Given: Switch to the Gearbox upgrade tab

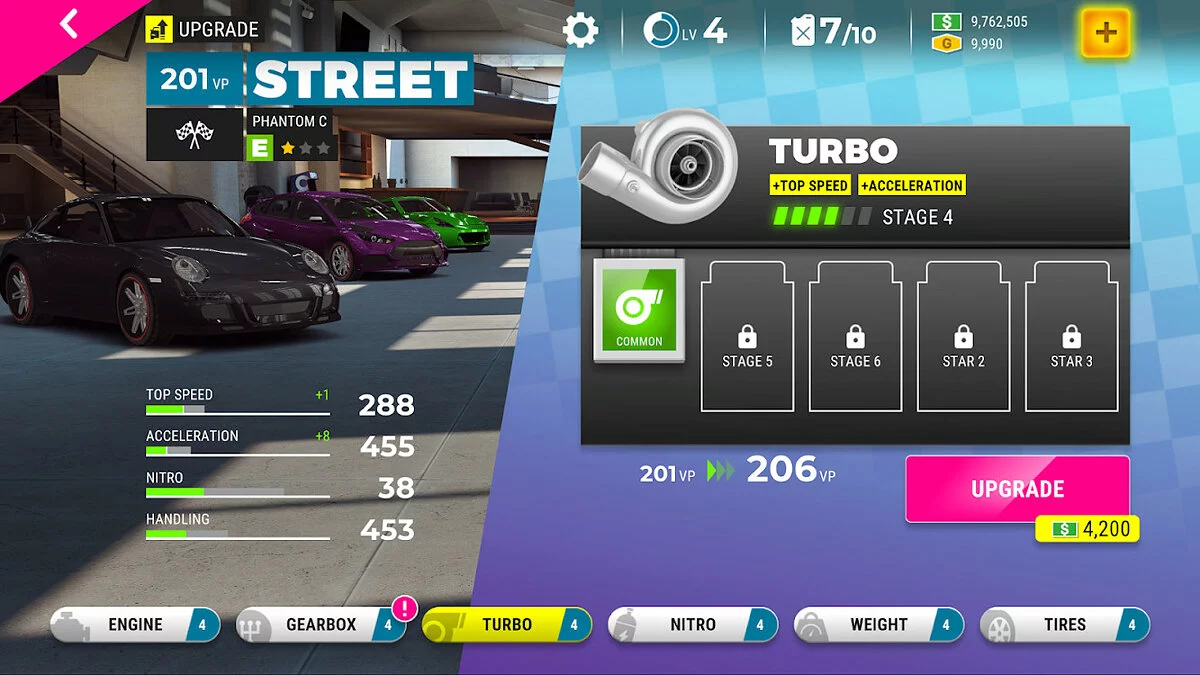Looking at the screenshot, I should [321, 625].
